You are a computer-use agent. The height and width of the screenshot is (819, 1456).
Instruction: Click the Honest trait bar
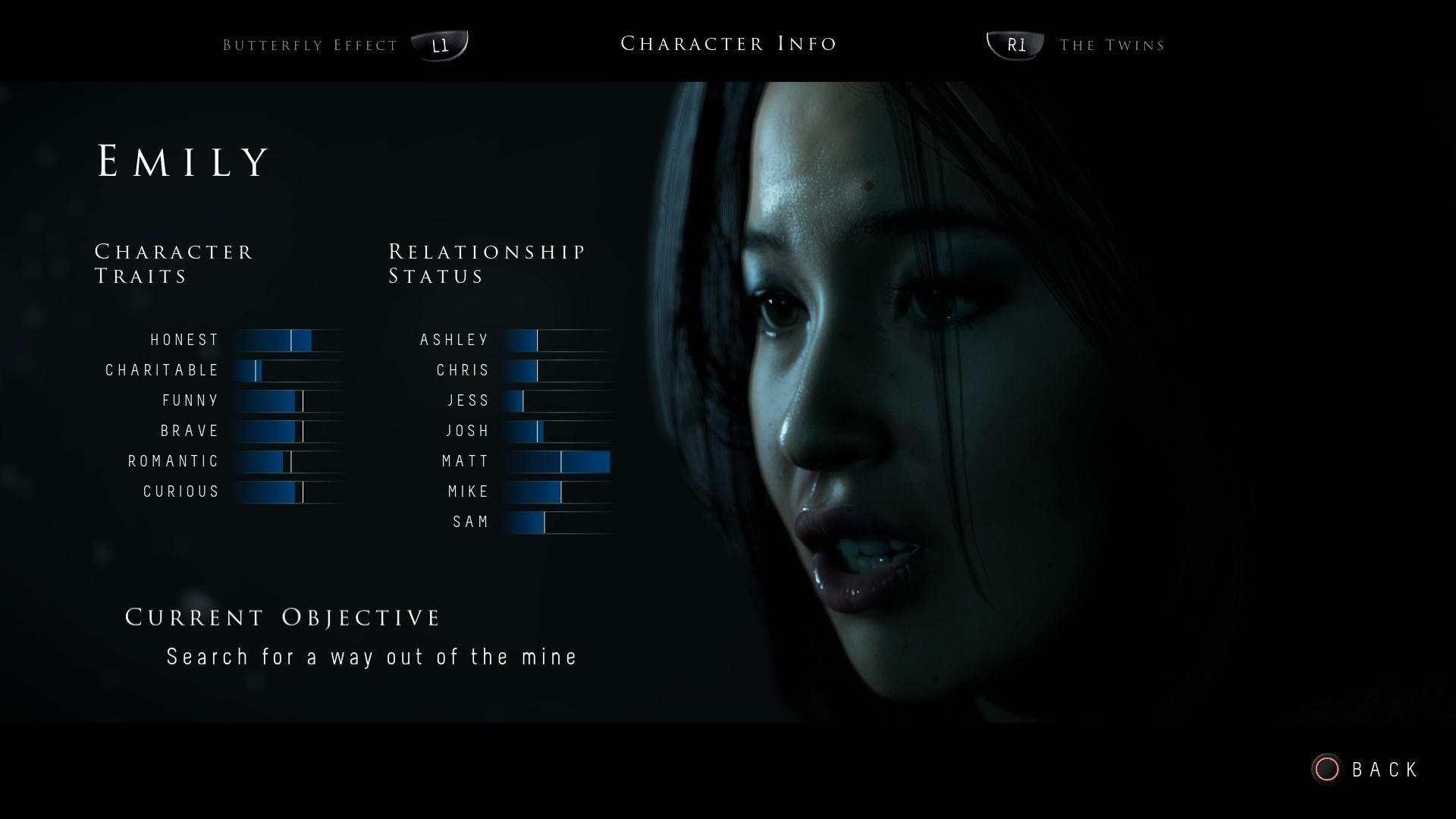288,340
